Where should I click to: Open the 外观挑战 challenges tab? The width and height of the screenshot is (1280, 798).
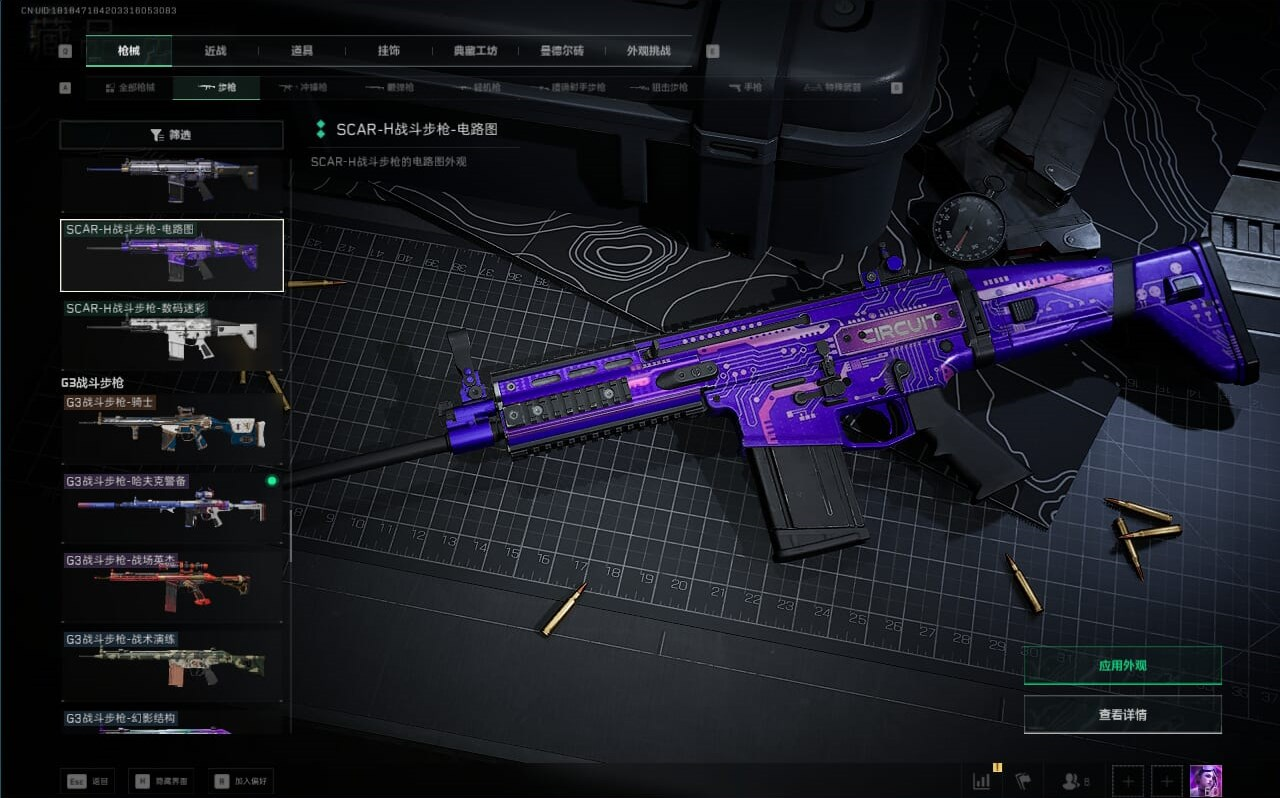(648, 51)
